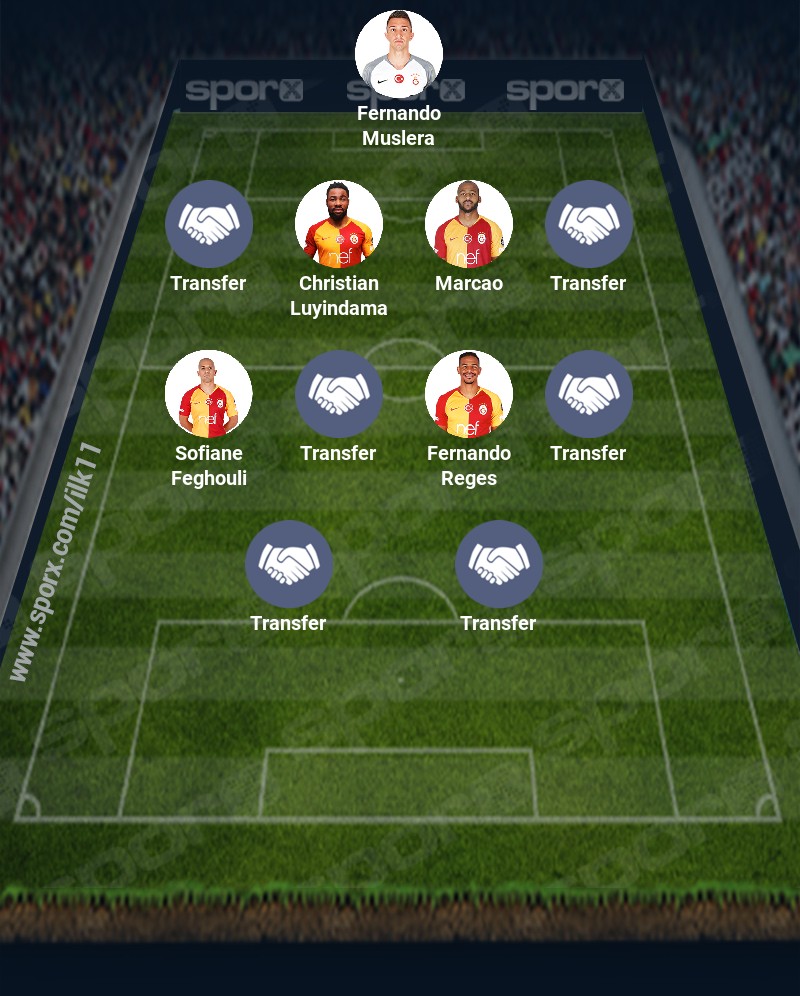Click Marcao's player photo
This screenshot has width=800, height=996.
[x=469, y=224]
